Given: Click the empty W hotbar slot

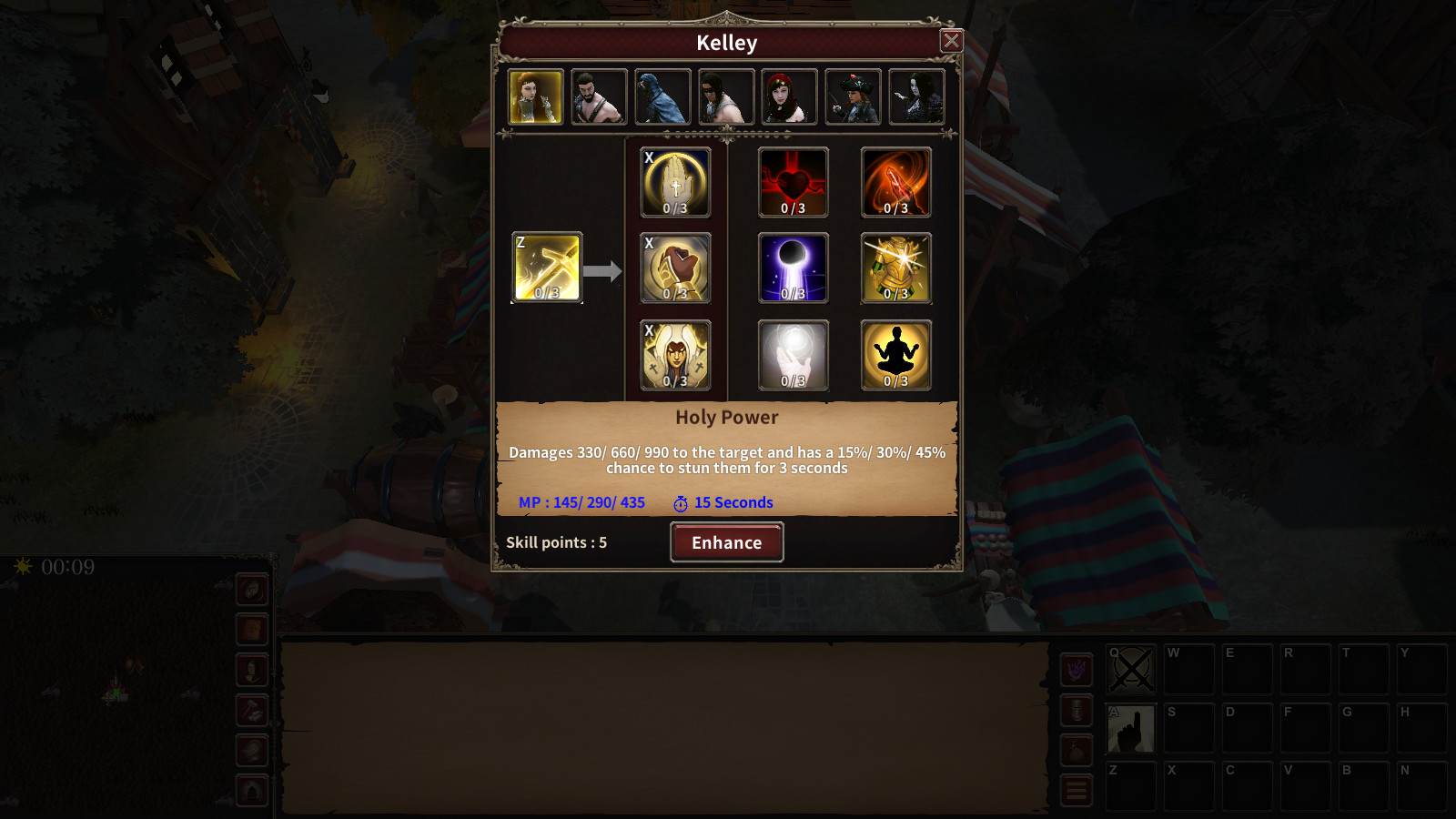Looking at the screenshot, I should click(x=1188, y=670).
